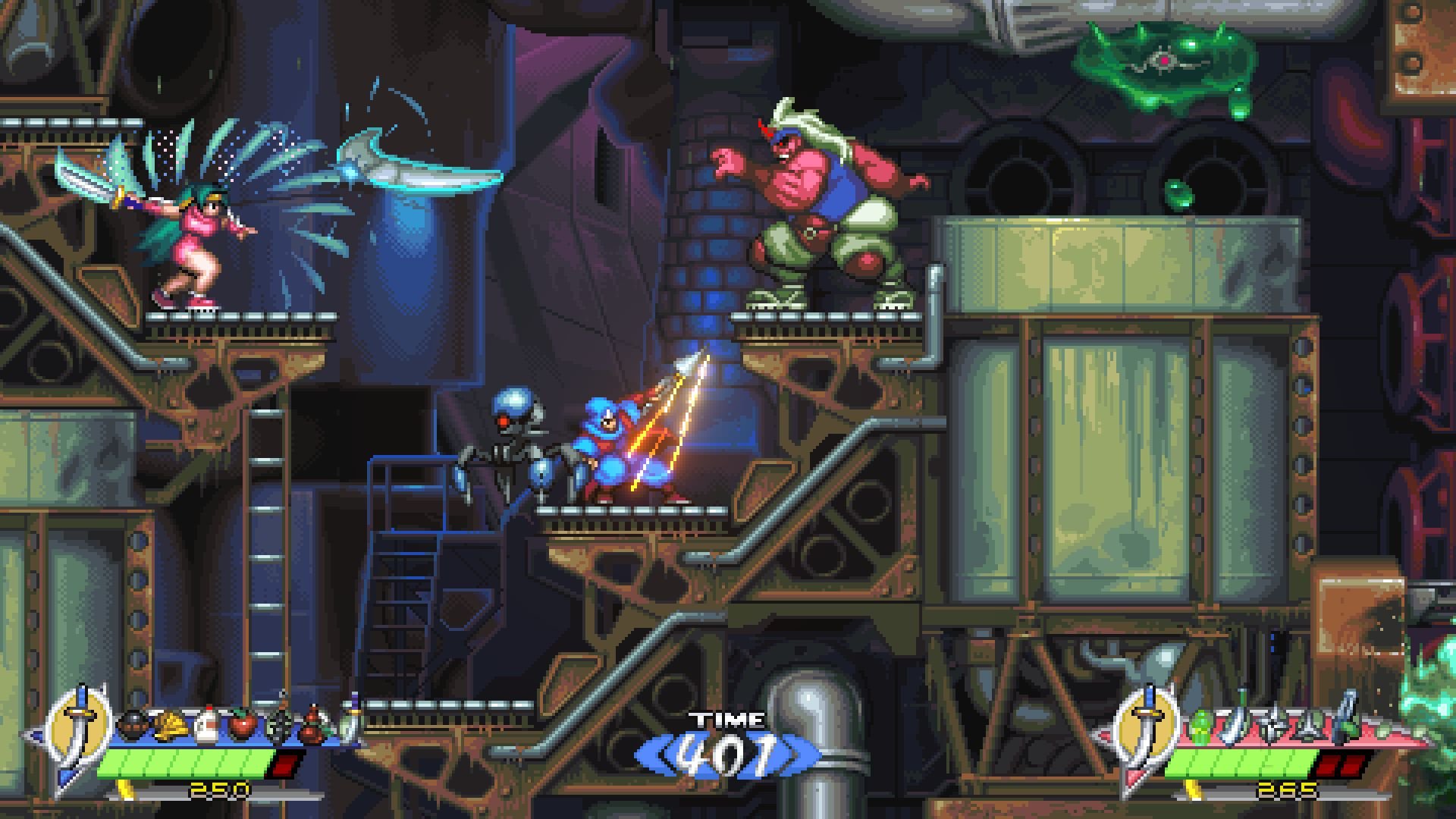Select the bomb item in Player 1's inventory
This screenshot has height=819, width=1456.
click(x=131, y=723)
